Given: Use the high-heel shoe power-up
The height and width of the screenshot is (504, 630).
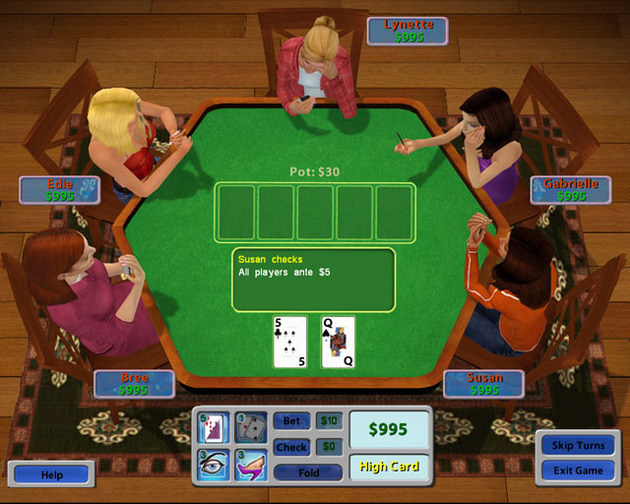Looking at the screenshot, I should 249,464.
